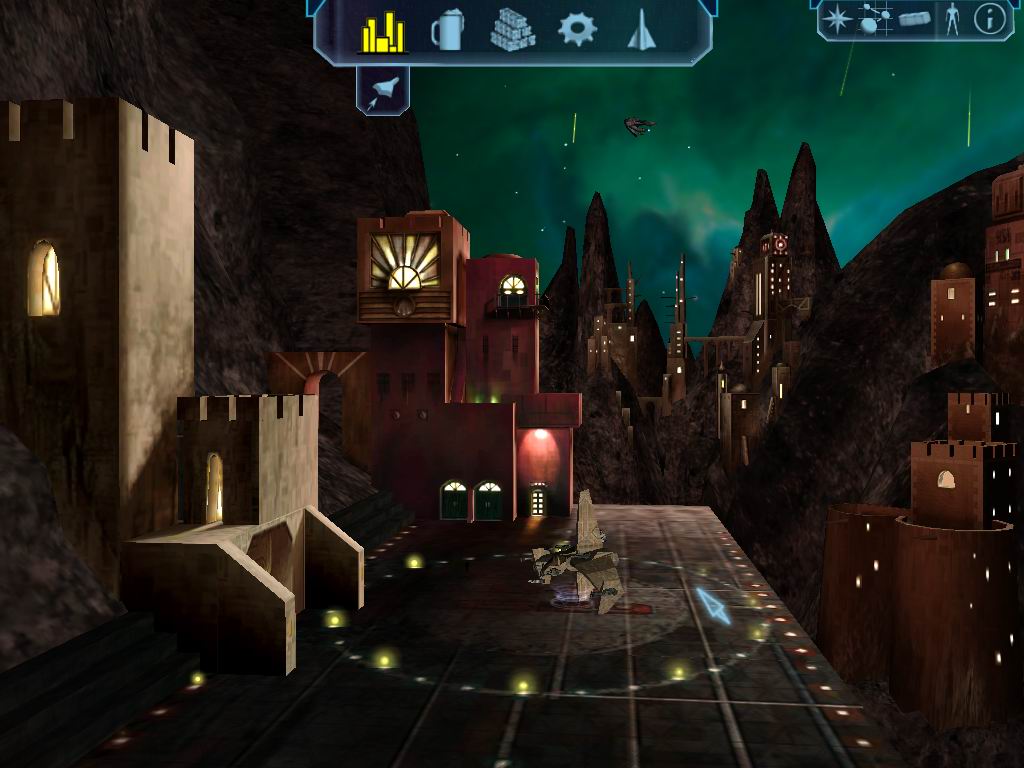This screenshot has width=1024, height=768.
Task: Click the grey cargo block icon
Action: [x=915, y=19]
